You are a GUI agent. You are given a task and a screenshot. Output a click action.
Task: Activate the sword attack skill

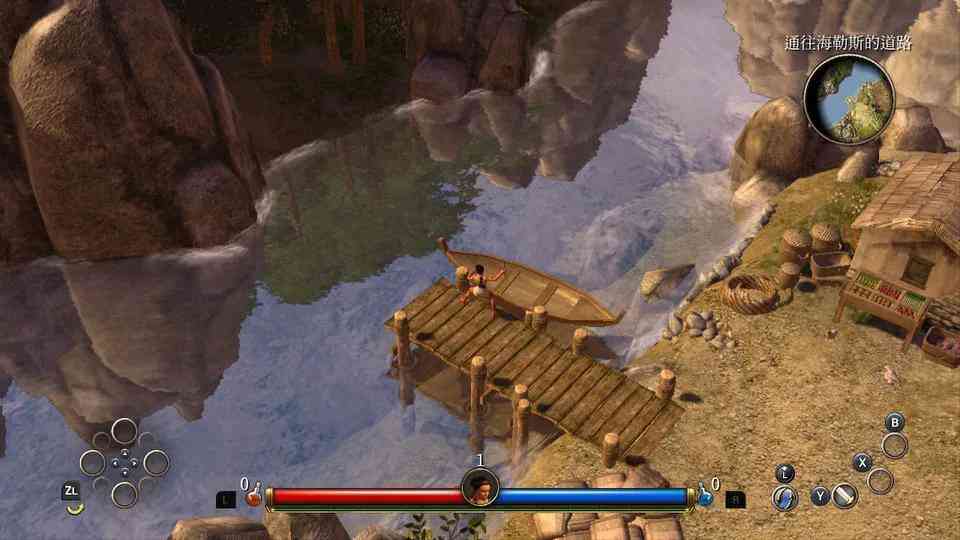pyautogui.click(x=845, y=495)
